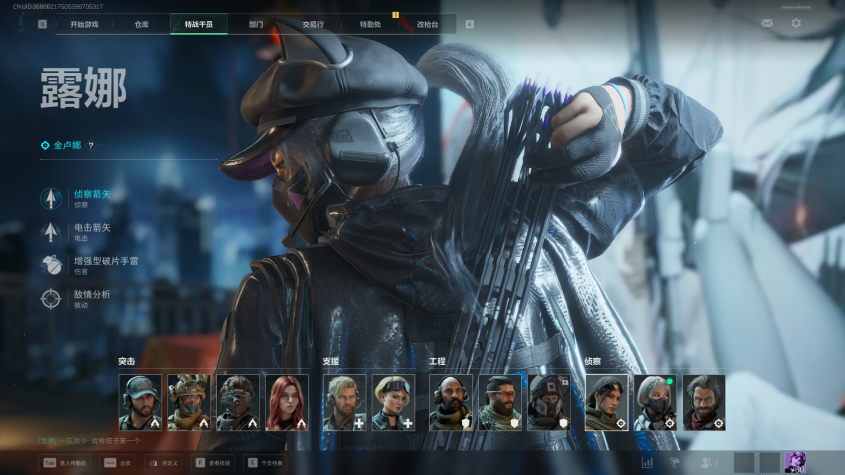View the 增强型破片手雷 skill
The image size is (845, 475).
click(103, 264)
